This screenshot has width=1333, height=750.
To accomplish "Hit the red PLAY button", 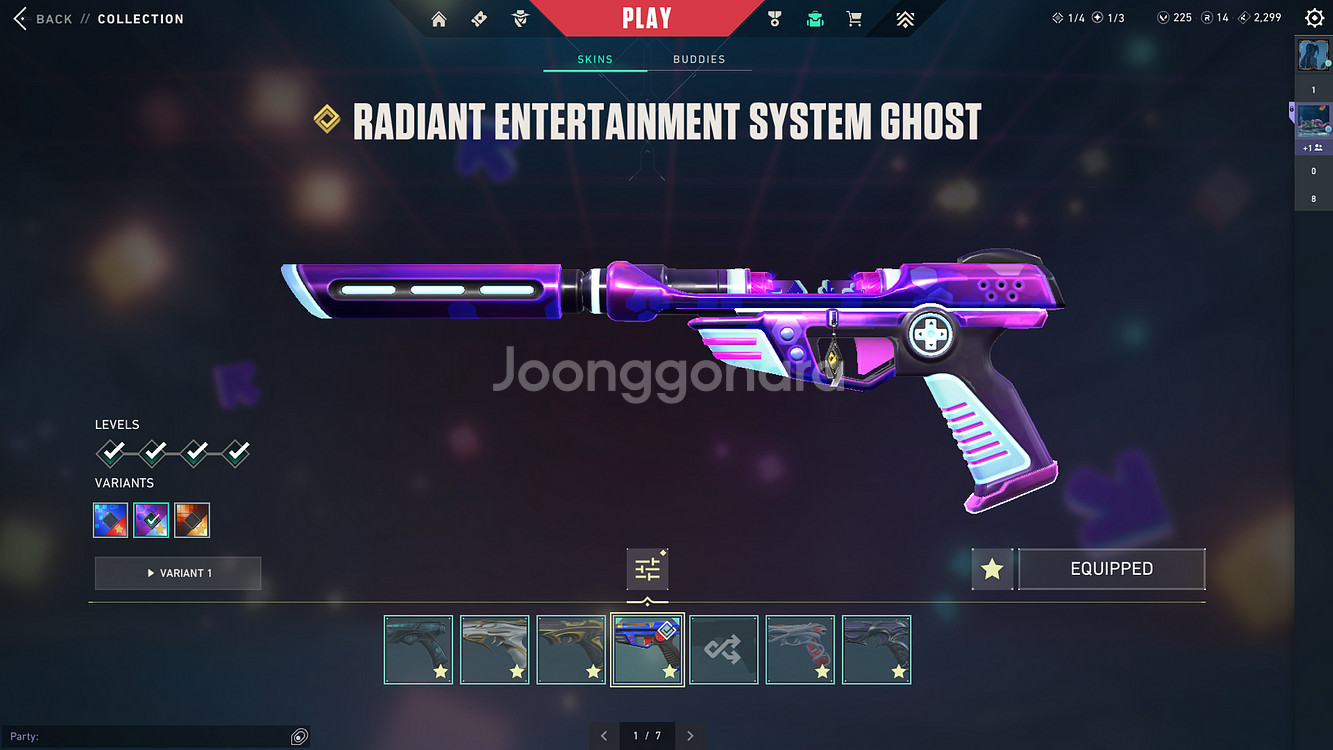I will (x=646, y=18).
